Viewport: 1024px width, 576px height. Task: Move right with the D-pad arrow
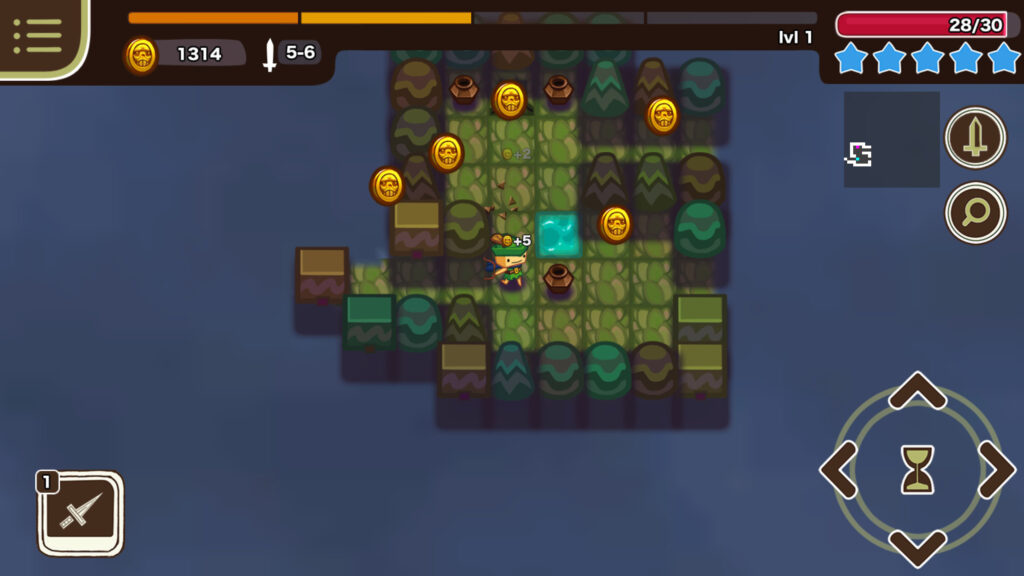996,469
